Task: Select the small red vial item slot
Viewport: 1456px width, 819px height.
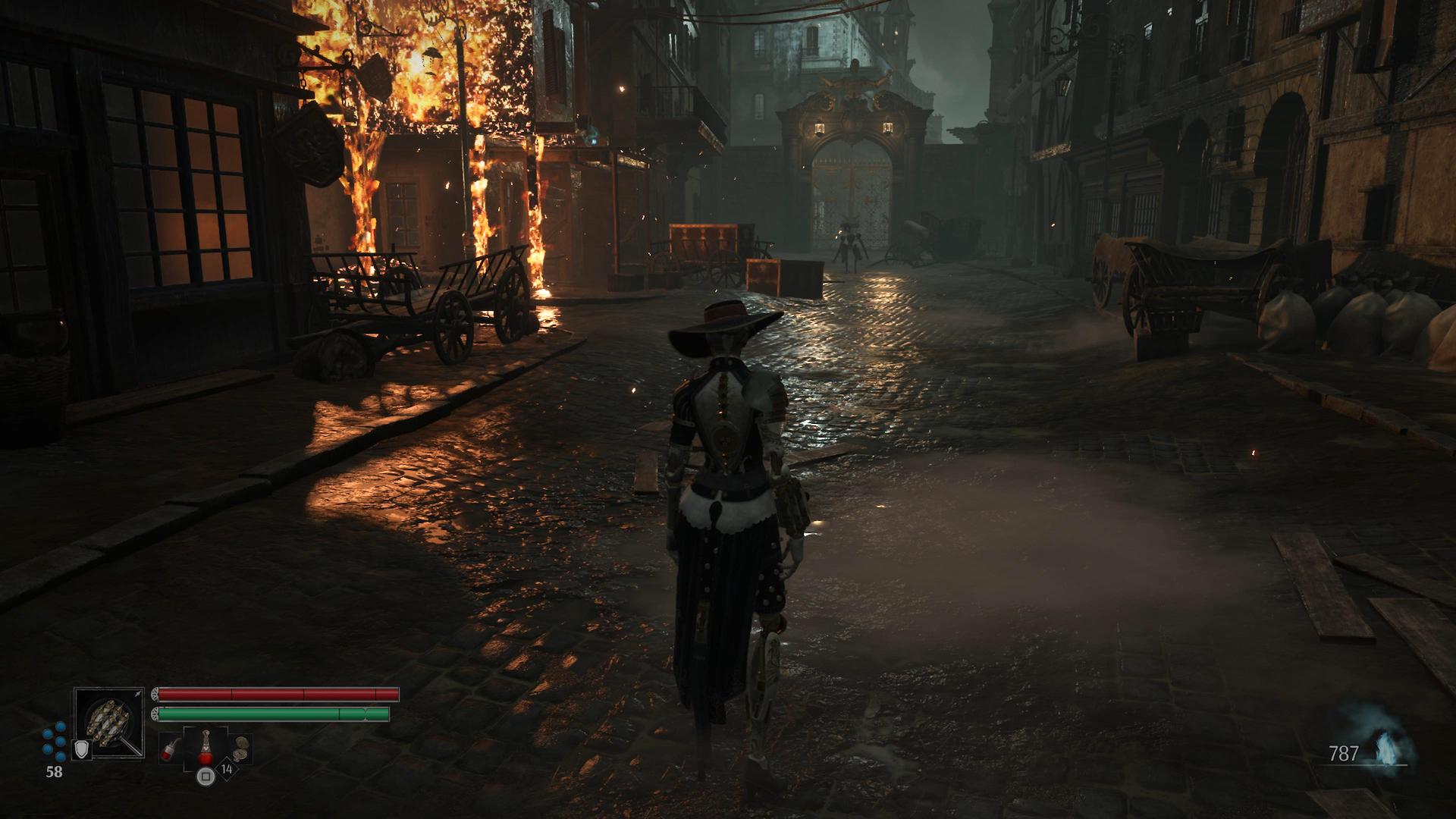Action: pyautogui.click(x=170, y=748)
